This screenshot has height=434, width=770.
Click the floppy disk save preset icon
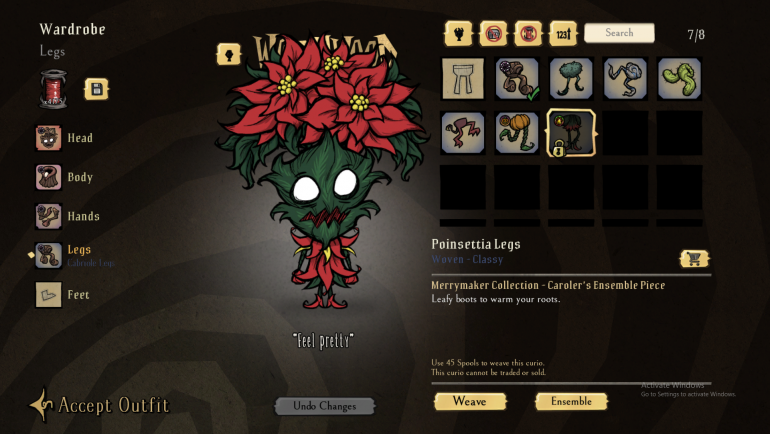pos(97,89)
